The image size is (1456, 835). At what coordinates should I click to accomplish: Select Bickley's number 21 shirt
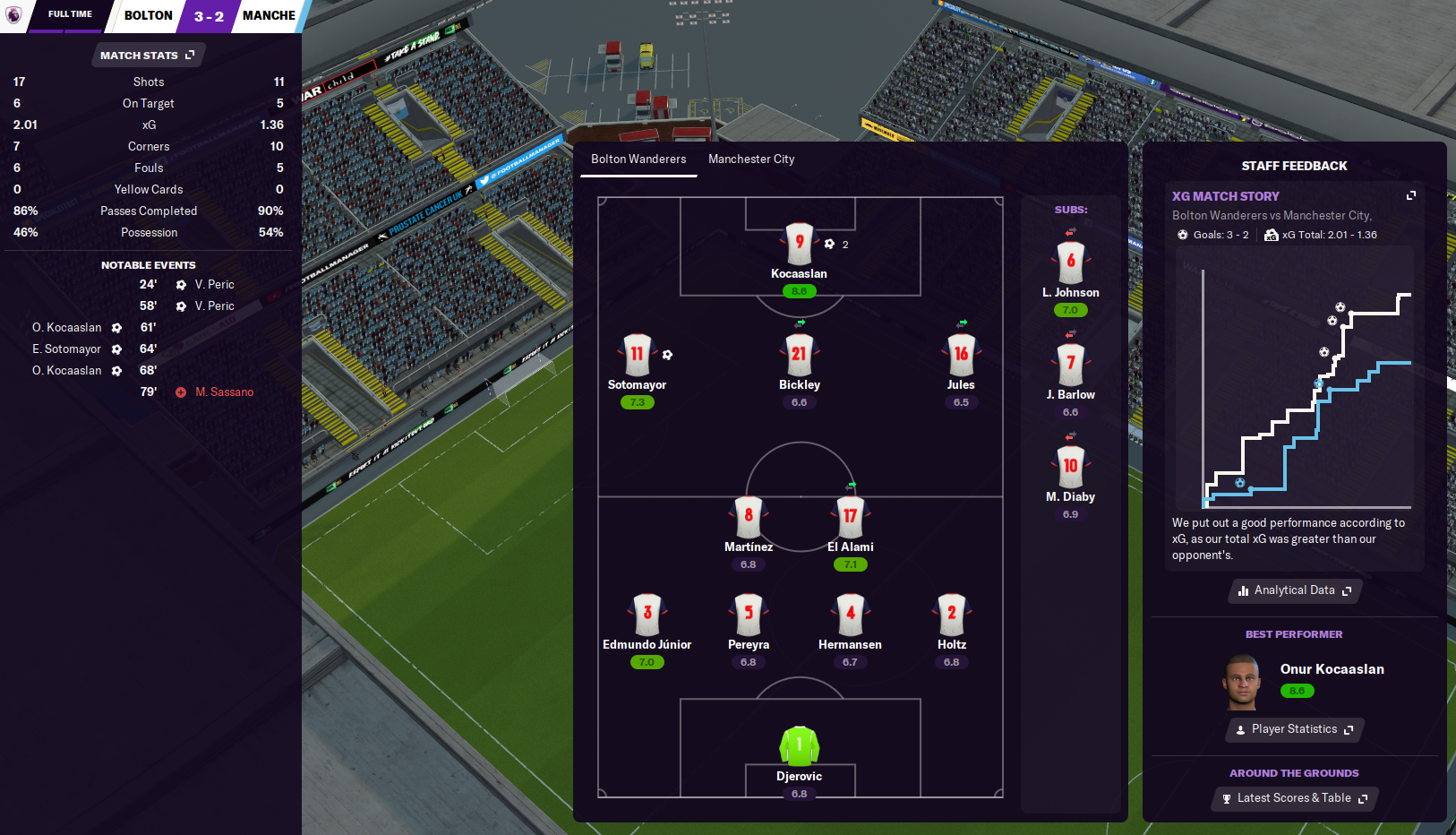click(799, 355)
